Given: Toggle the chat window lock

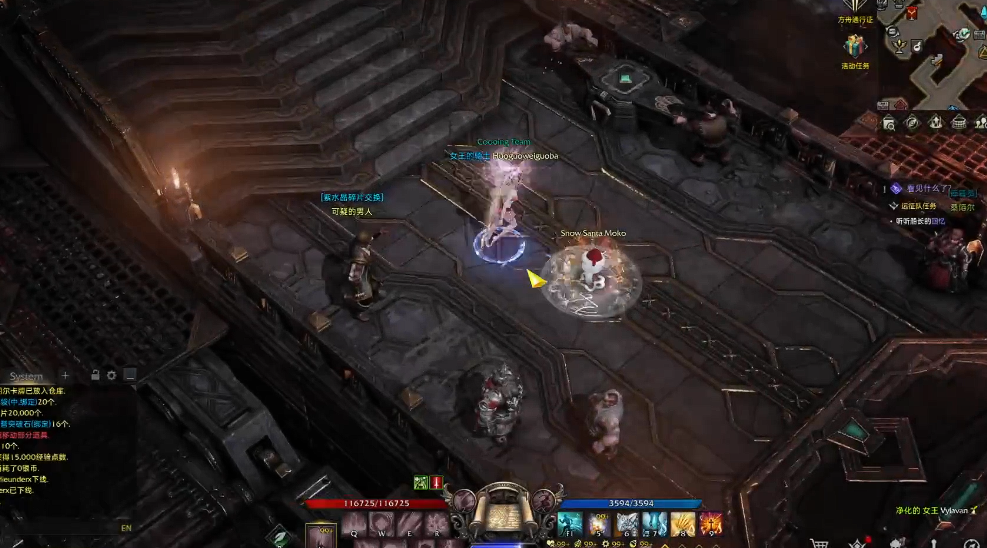Looking at the screenshot, I should tap(95, 376).
